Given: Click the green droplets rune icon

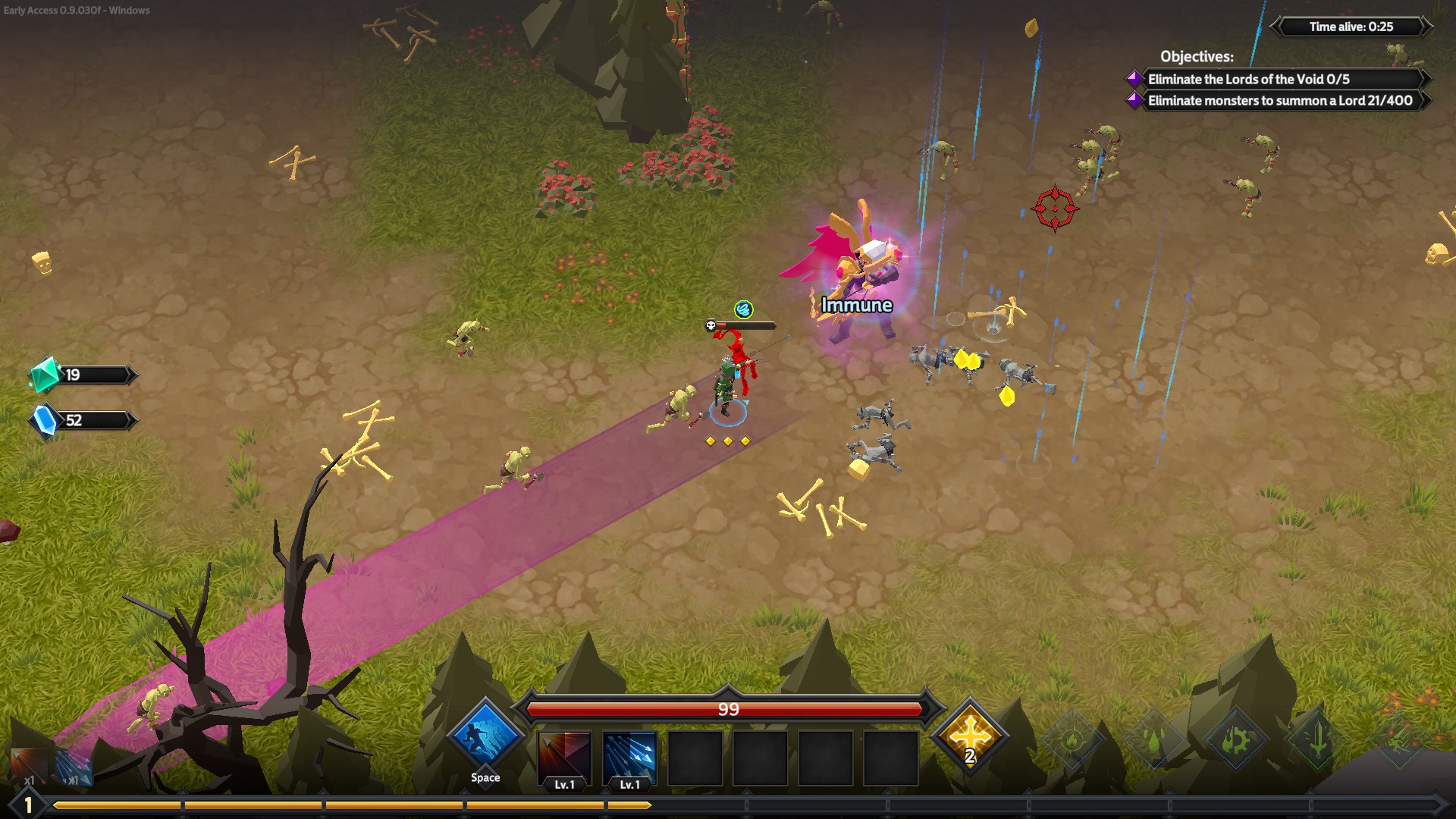Looking at the screenshot, I should coord(1153,739).
